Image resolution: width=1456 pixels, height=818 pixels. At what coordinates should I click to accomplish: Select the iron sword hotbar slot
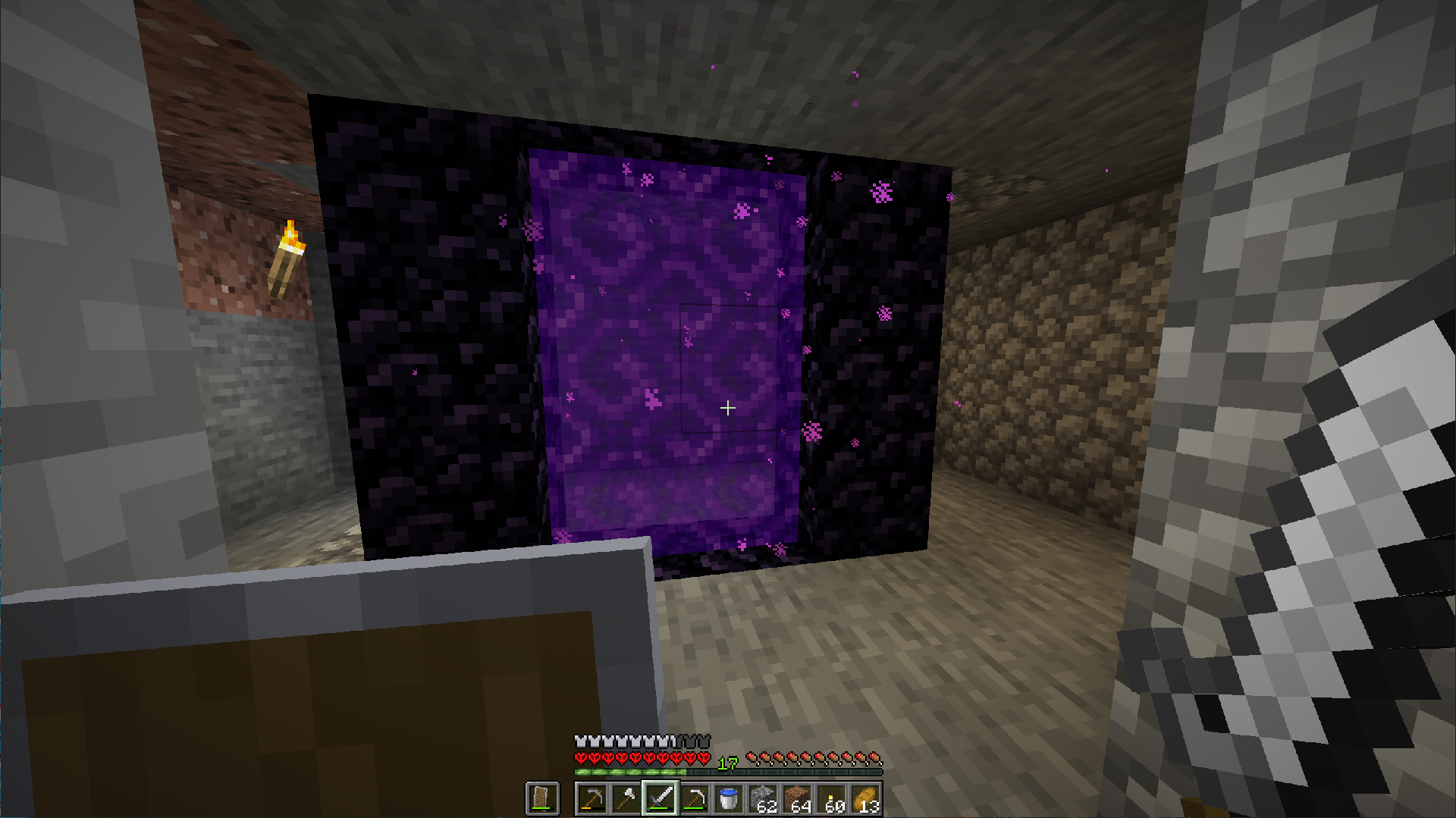pyautogui.click(x=661, y=798)
